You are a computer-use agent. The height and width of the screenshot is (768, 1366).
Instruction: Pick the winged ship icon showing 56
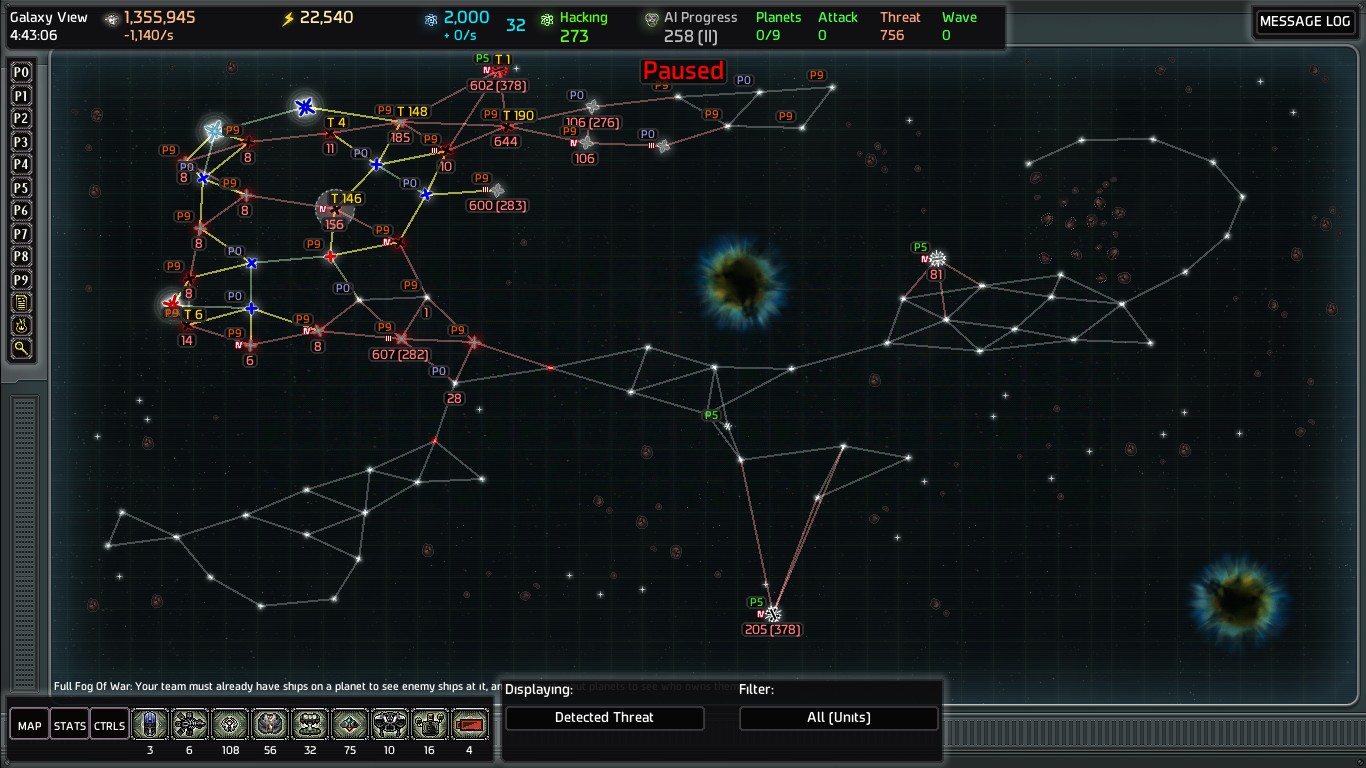tap(270, 724)
